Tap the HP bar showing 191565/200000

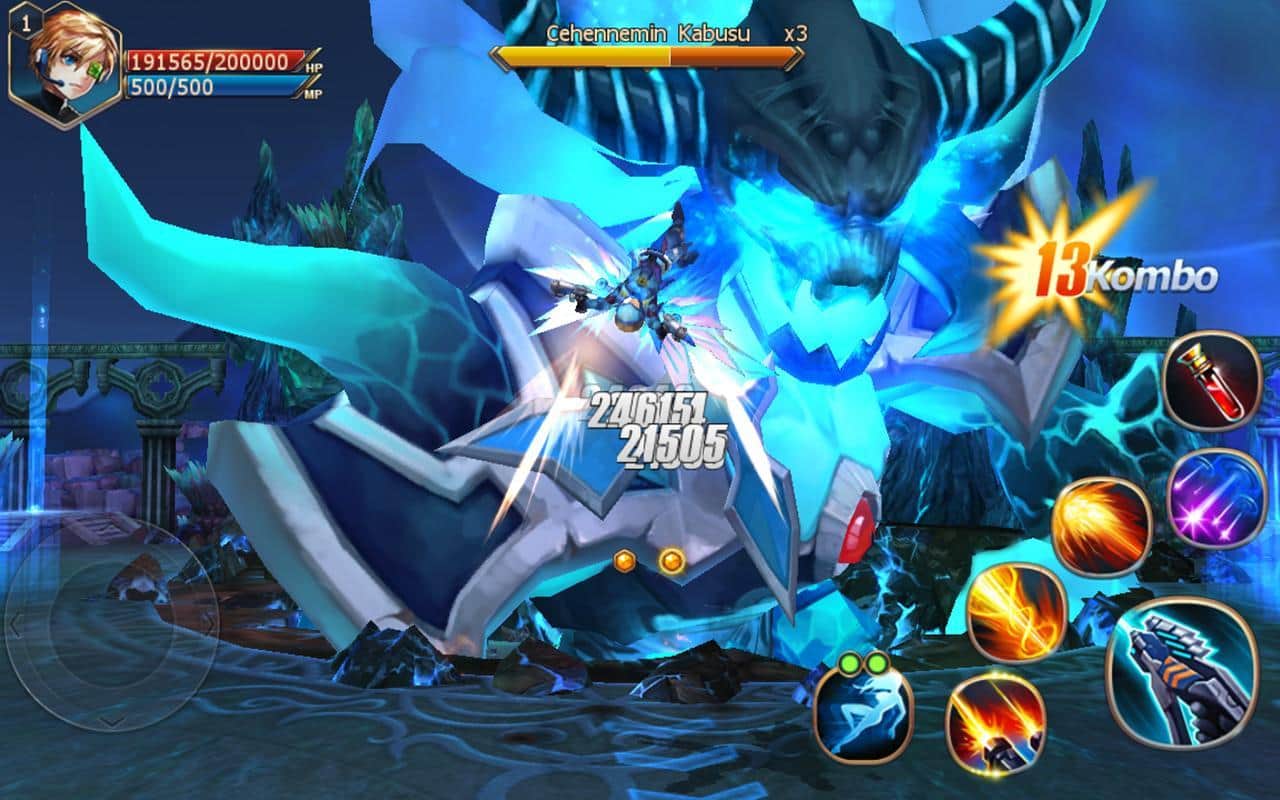pos(210,62)
